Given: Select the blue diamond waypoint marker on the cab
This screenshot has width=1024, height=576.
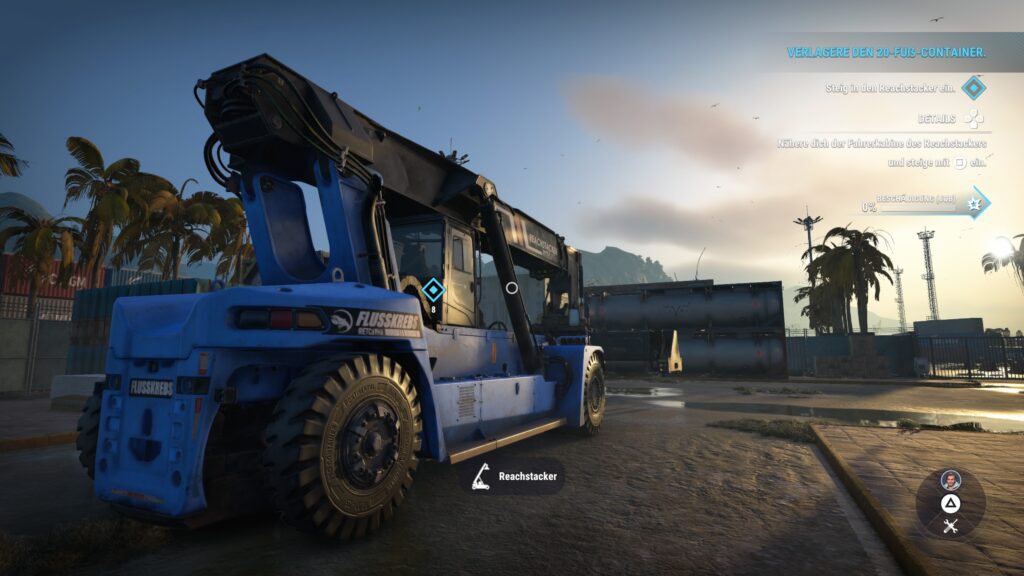Looking at the screenshot, I should pos(432,290).
